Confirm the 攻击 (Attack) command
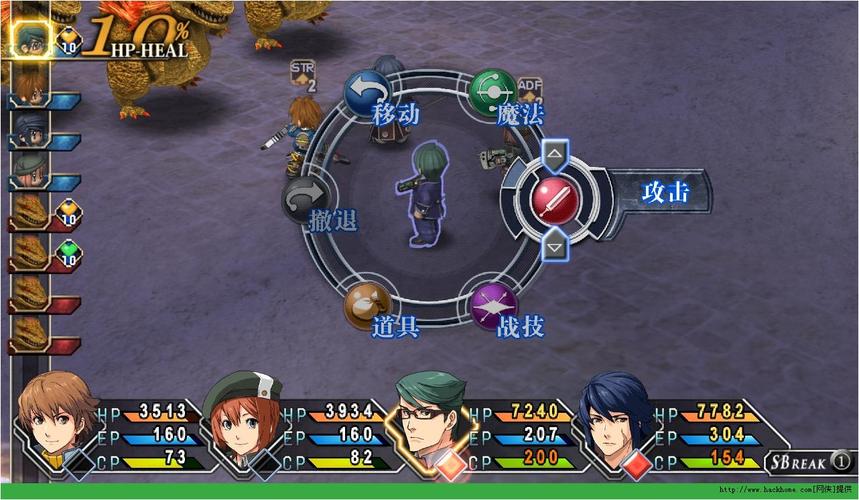The height and width of the screenshot is (500, 859). click(x=553, y=199)
